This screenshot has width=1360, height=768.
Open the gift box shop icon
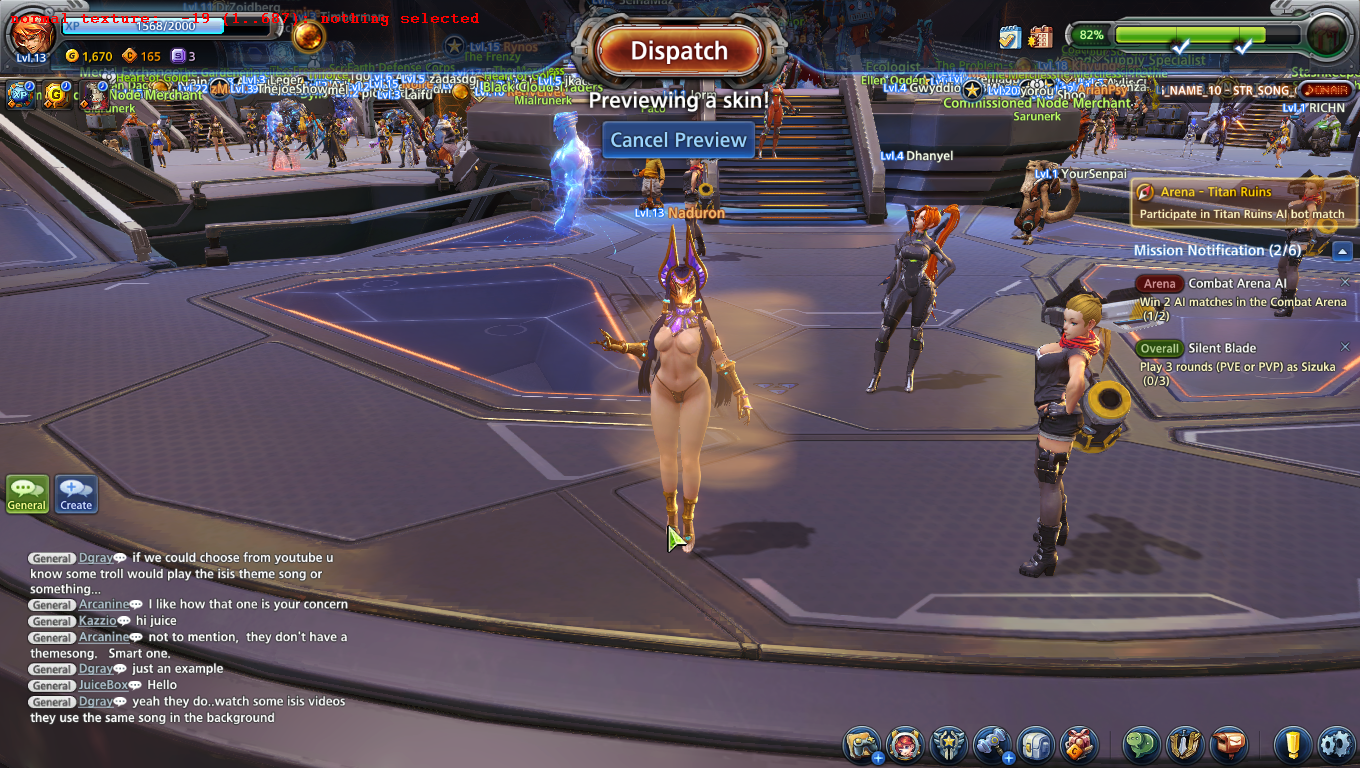(1079, 745)
